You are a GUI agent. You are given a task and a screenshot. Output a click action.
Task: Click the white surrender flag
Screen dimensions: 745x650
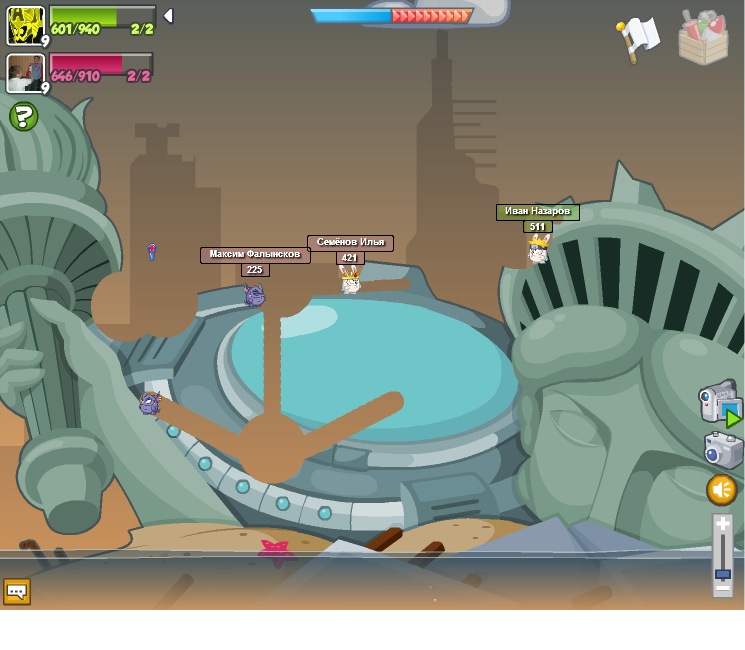[x=637, y=38]
